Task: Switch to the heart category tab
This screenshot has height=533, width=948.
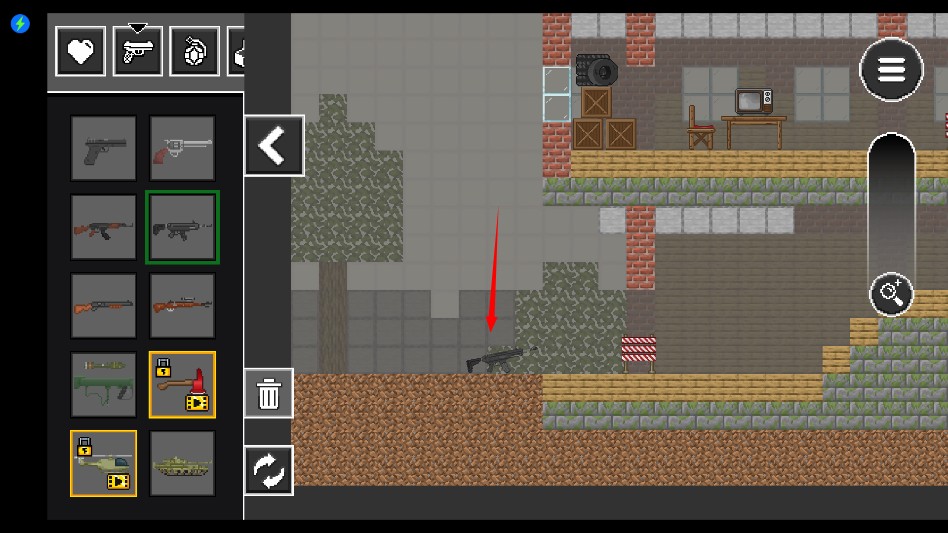Action: 81,51
